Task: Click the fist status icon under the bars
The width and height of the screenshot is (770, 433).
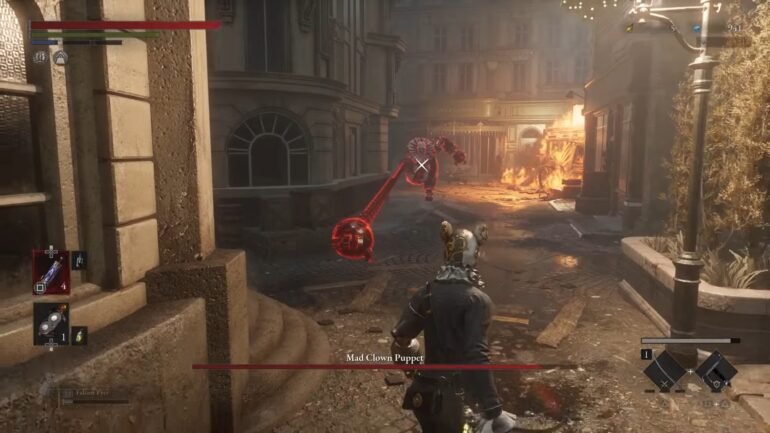Action: 41,57
